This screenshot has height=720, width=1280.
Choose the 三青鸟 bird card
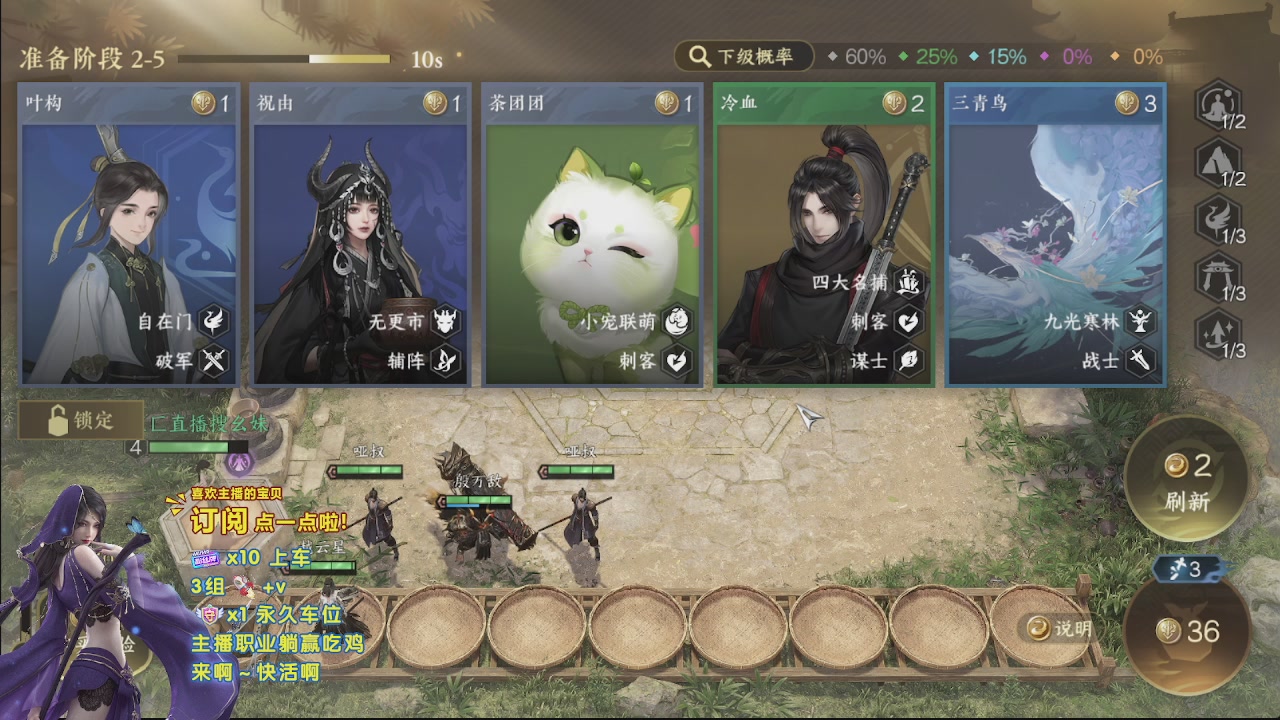(1056, 235)
